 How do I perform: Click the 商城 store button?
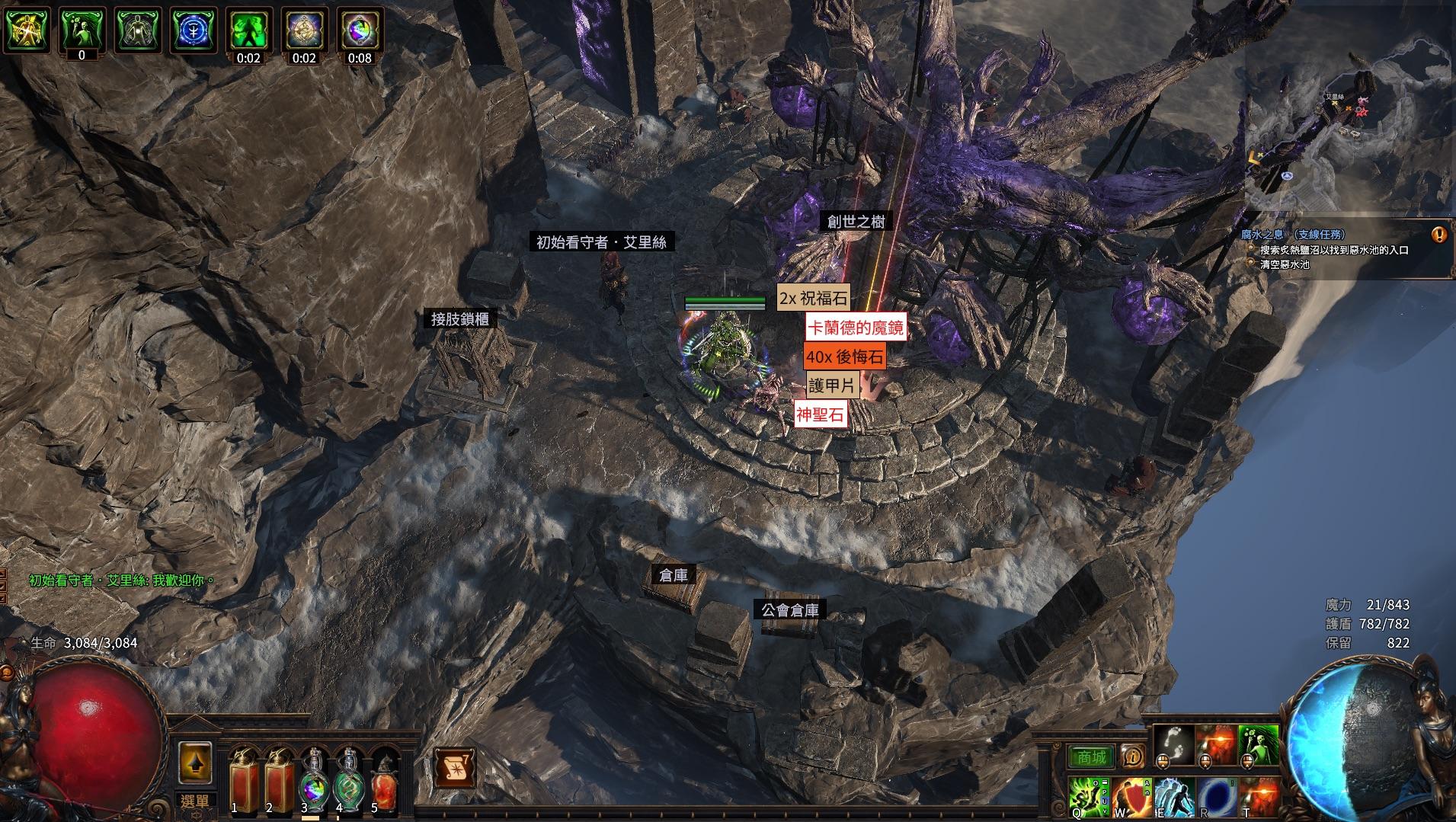click(x=1093, y=756)
